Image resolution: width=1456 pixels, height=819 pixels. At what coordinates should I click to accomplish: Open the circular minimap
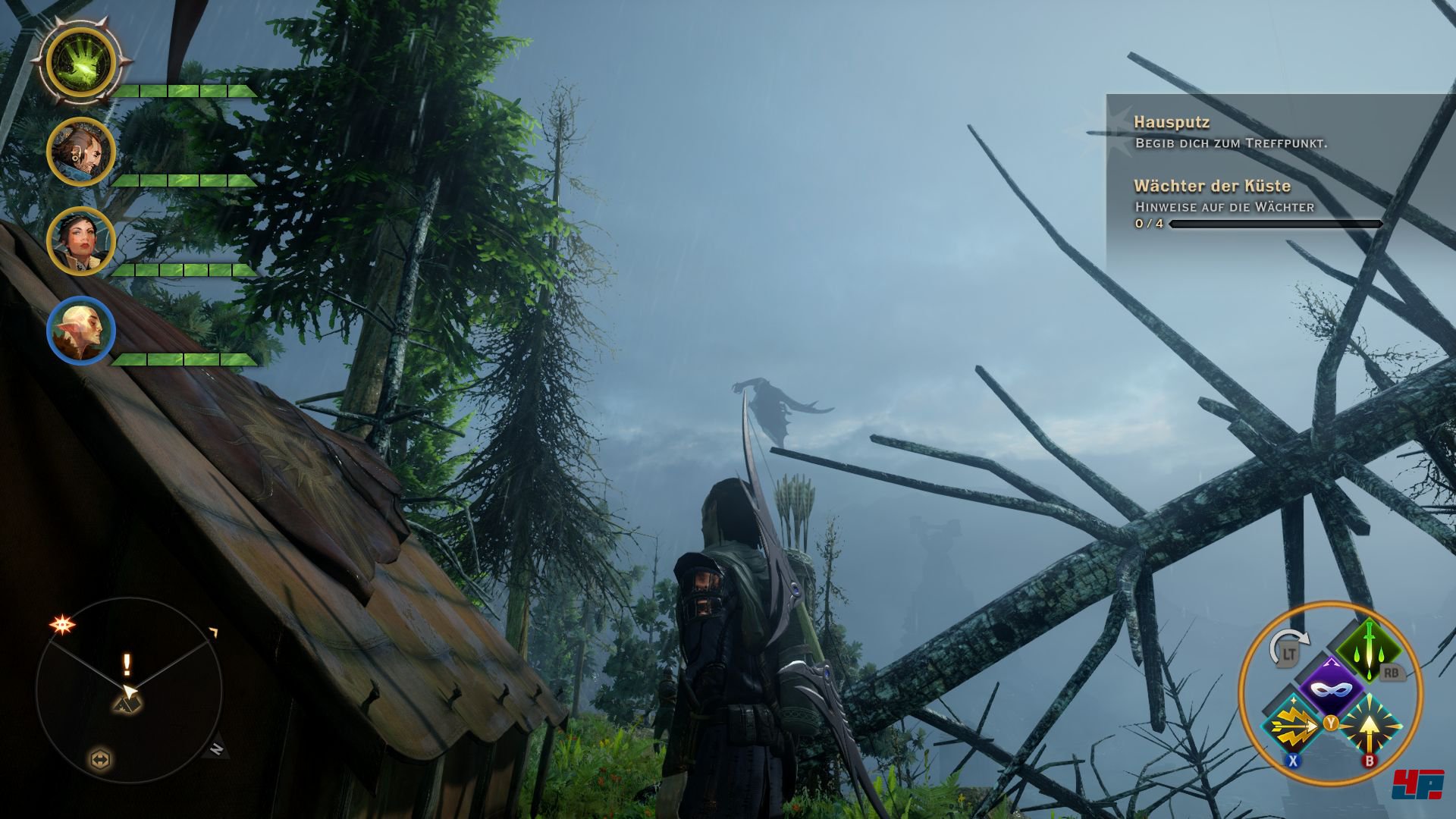pyautogui.click(x=129, y=690)
